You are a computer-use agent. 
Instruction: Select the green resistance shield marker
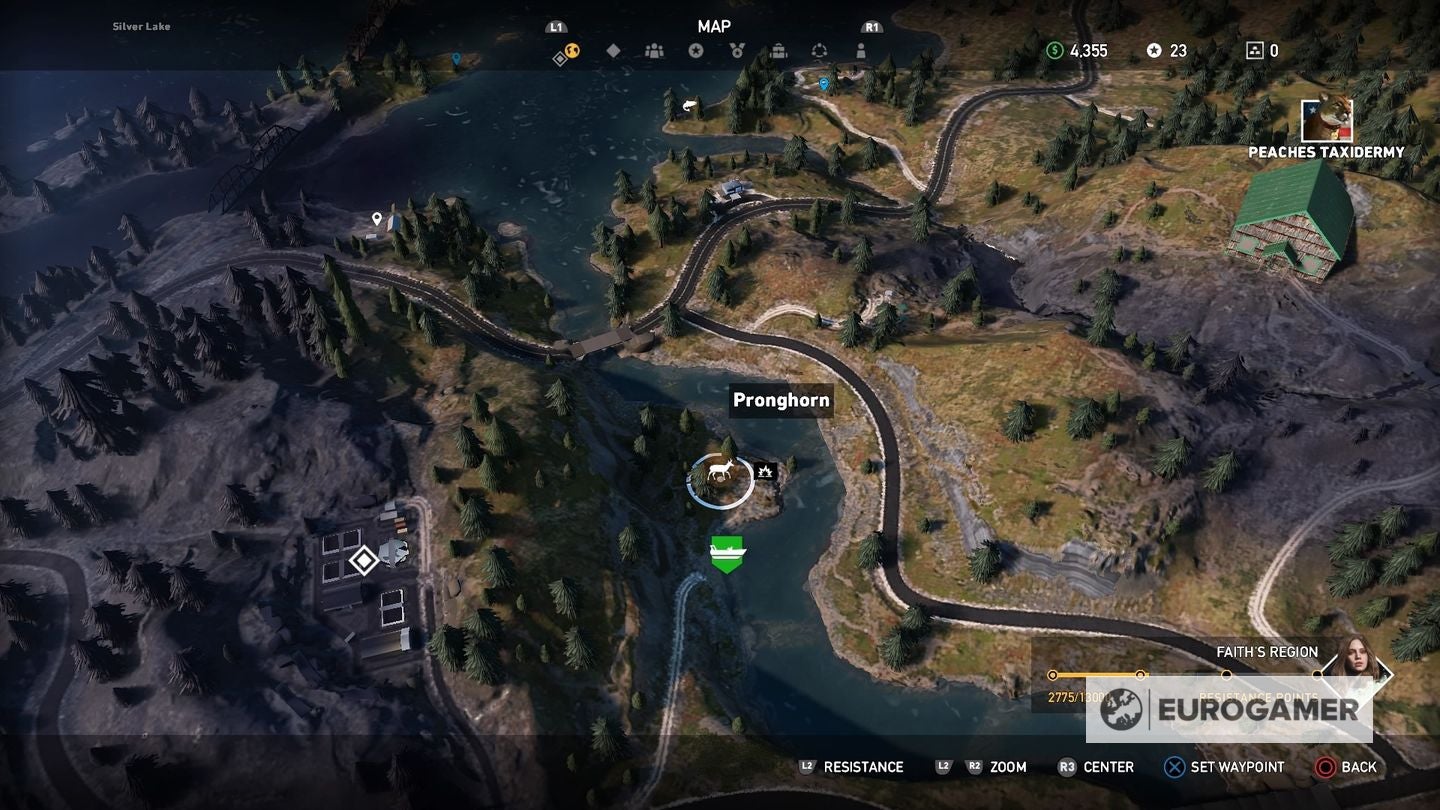click(727, 553)
